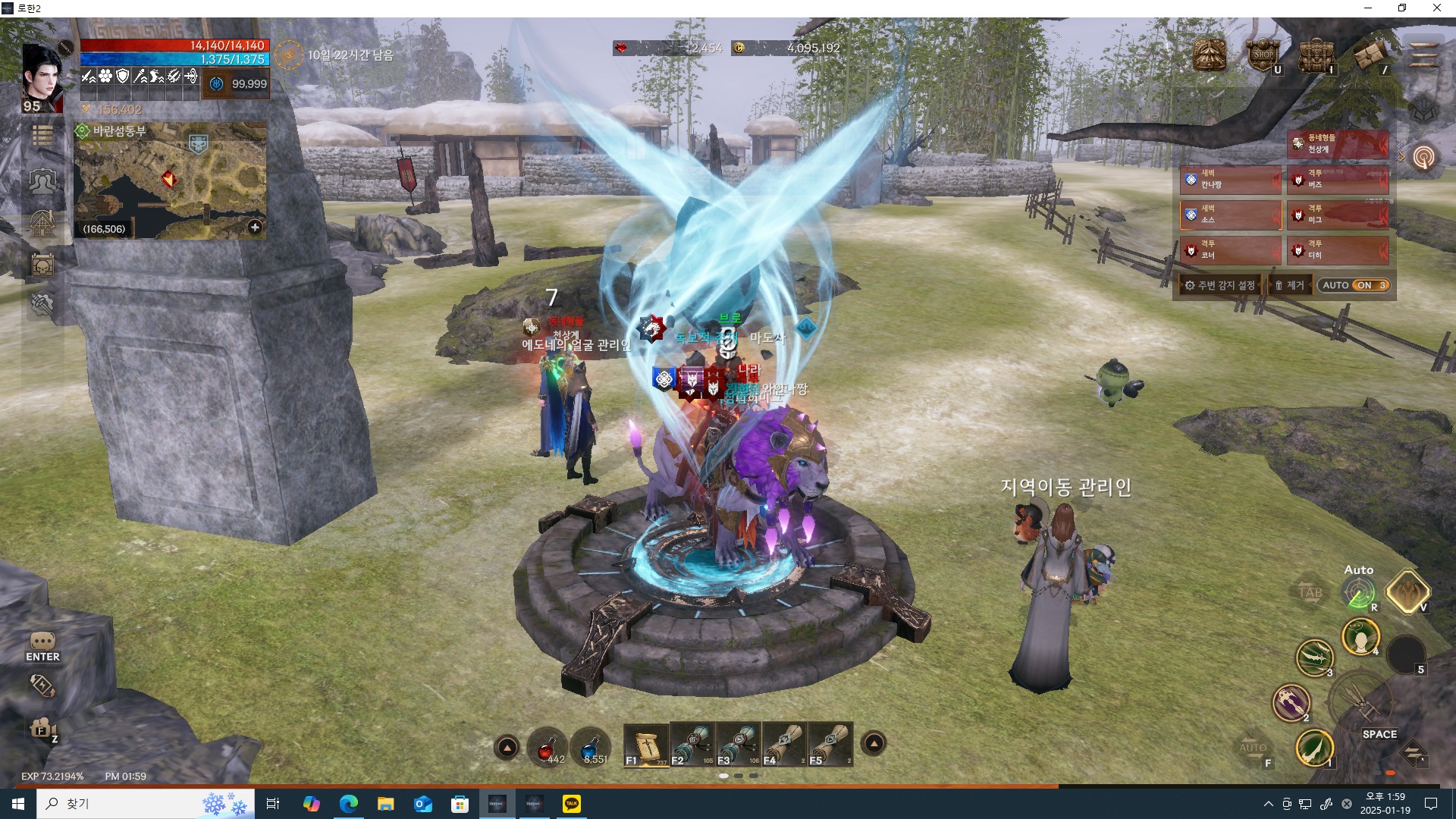Open the three-bar main menu
Image resolution: width=1456 pixels, height=819 pixels.
[x=1423, y=55]
